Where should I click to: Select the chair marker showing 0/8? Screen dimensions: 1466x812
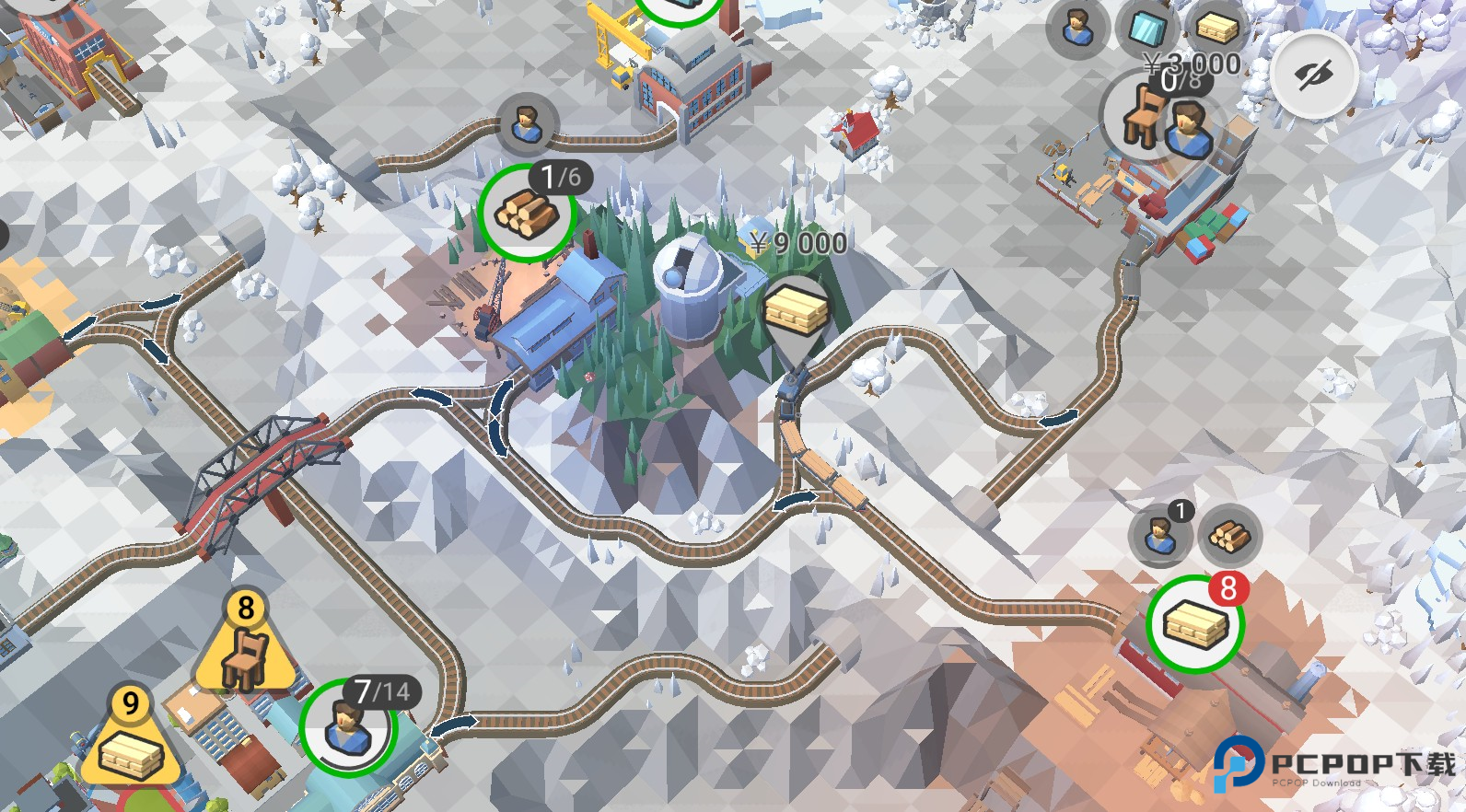pyautogui.click(x=1145, y=116)
